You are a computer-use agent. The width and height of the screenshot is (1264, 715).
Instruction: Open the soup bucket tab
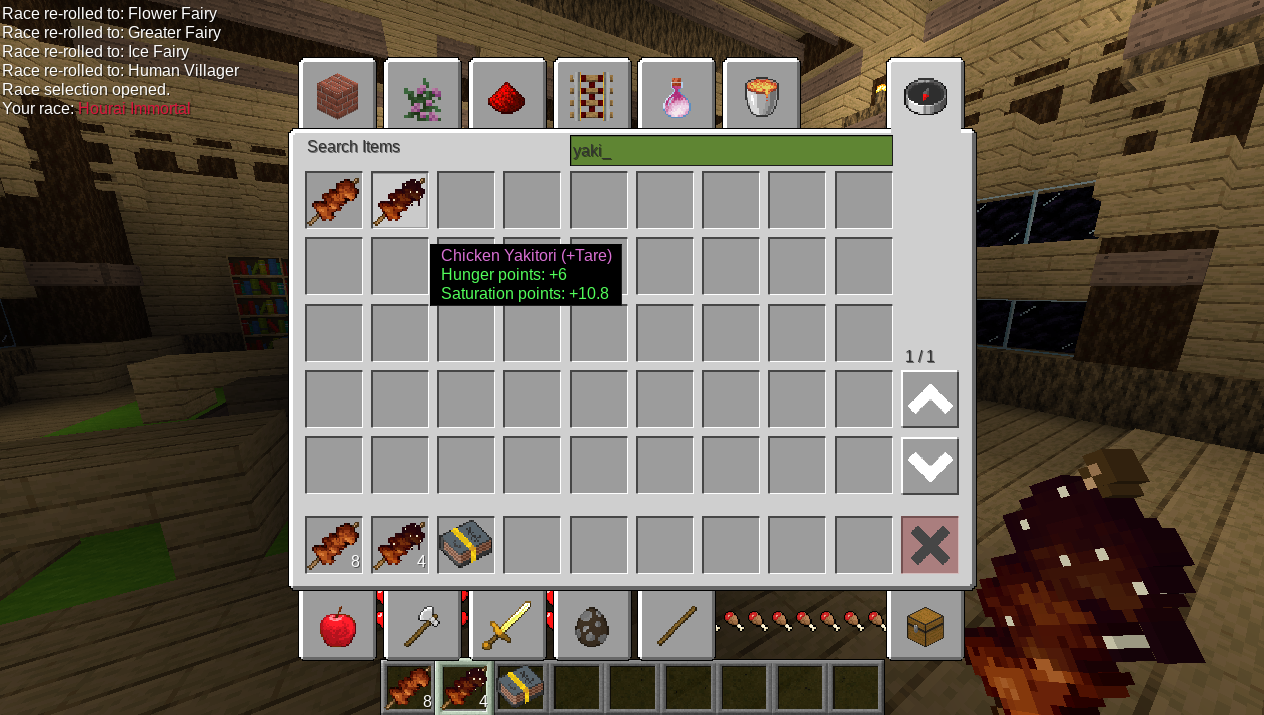tap(762, 96)
